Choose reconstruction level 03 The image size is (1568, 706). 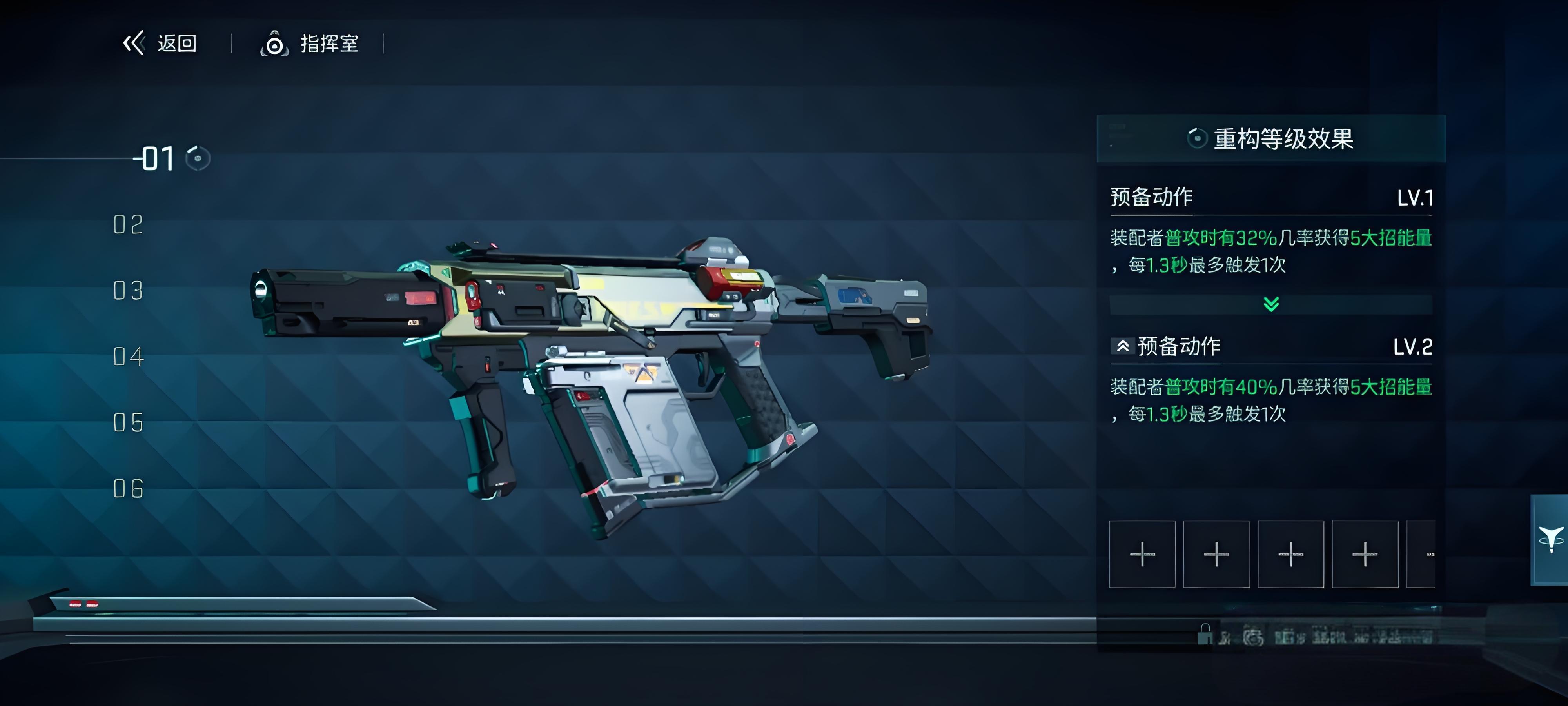pos(129,291)
